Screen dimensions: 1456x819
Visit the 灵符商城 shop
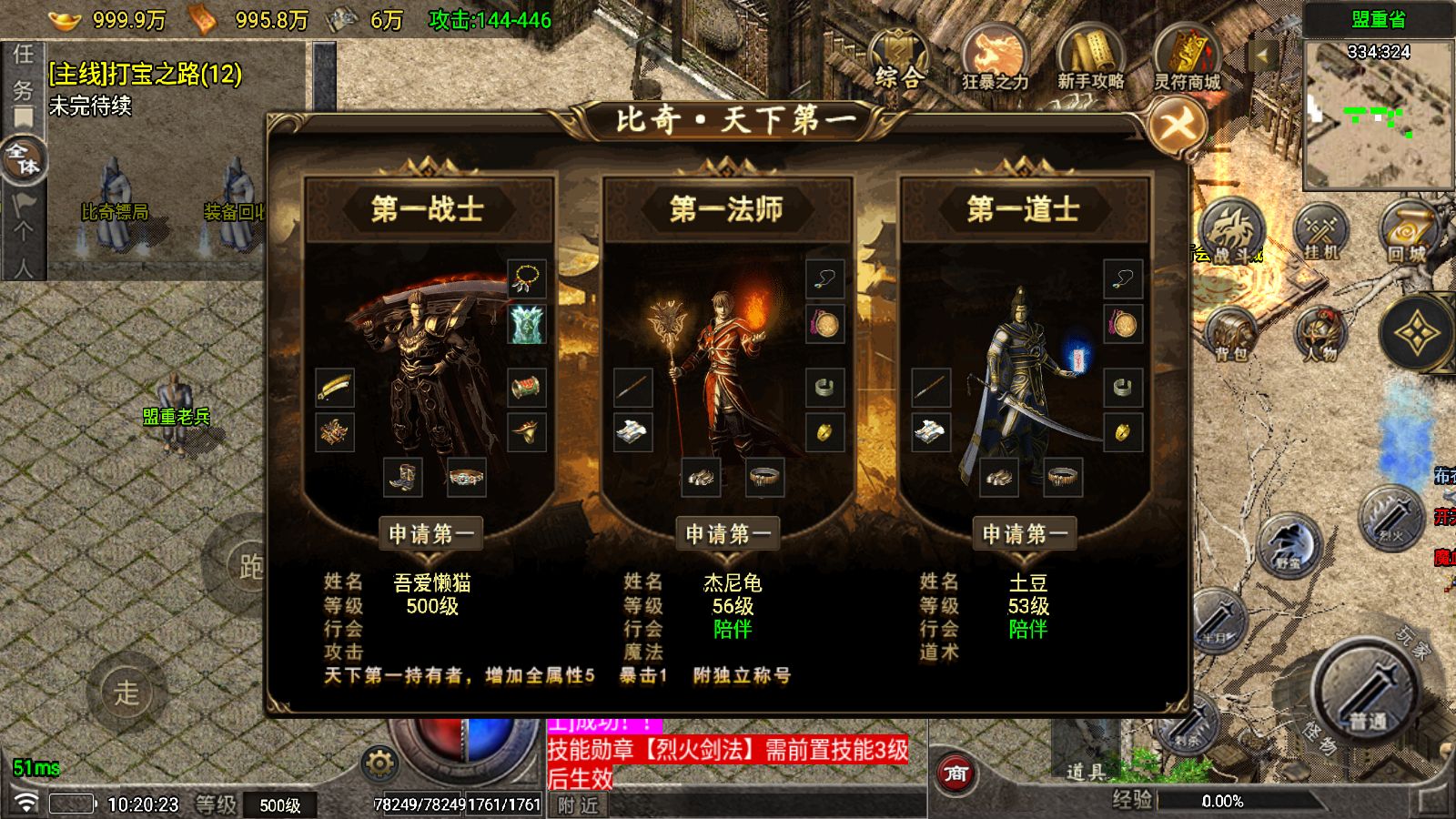coord(1187,60)
